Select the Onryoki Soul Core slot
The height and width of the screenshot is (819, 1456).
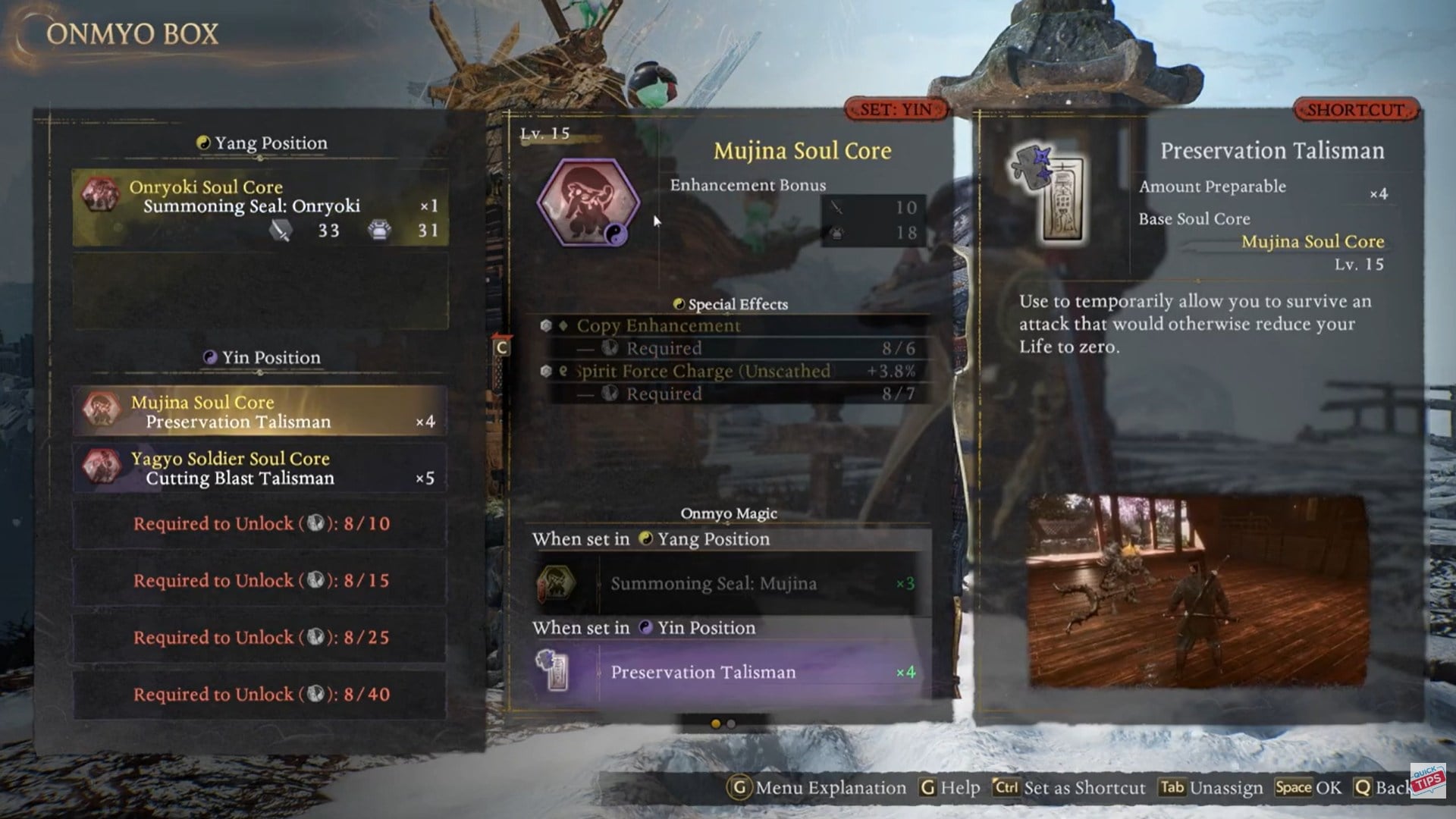(x=260, y=208)
